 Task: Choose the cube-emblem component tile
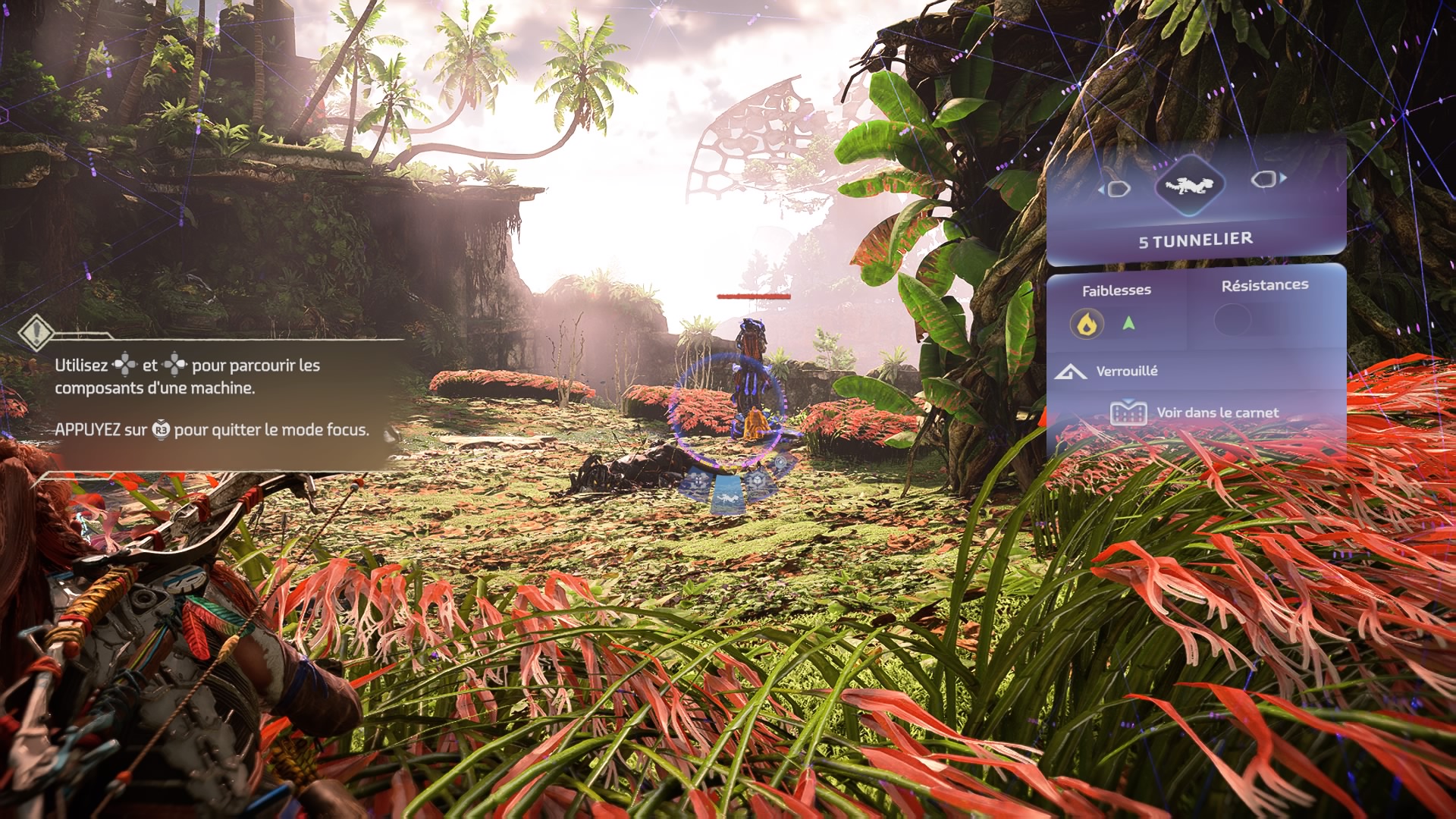pyautogui.click(x=757, y=479)
